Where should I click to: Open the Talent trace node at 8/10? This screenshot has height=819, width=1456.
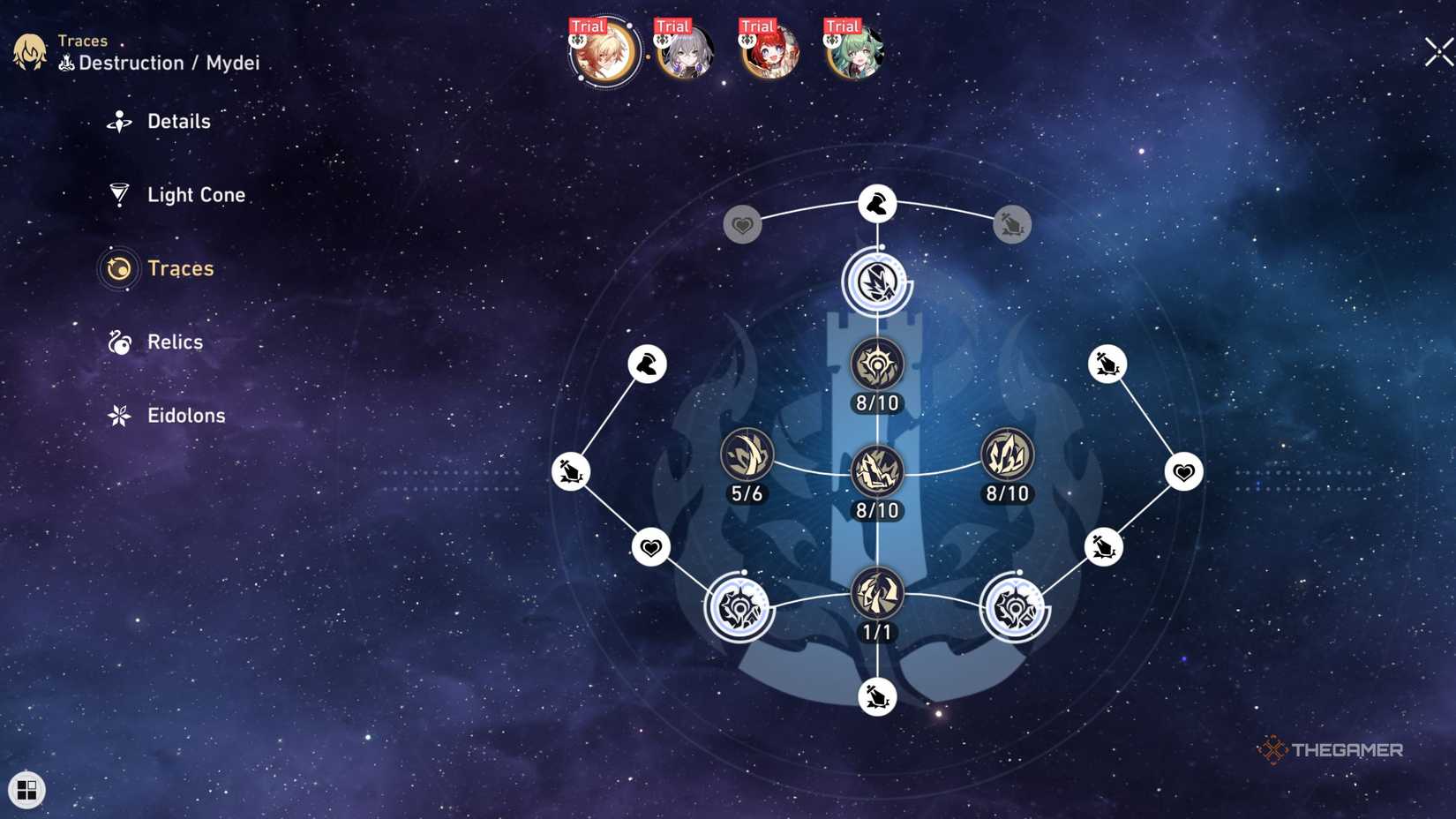click(1007, 456)
